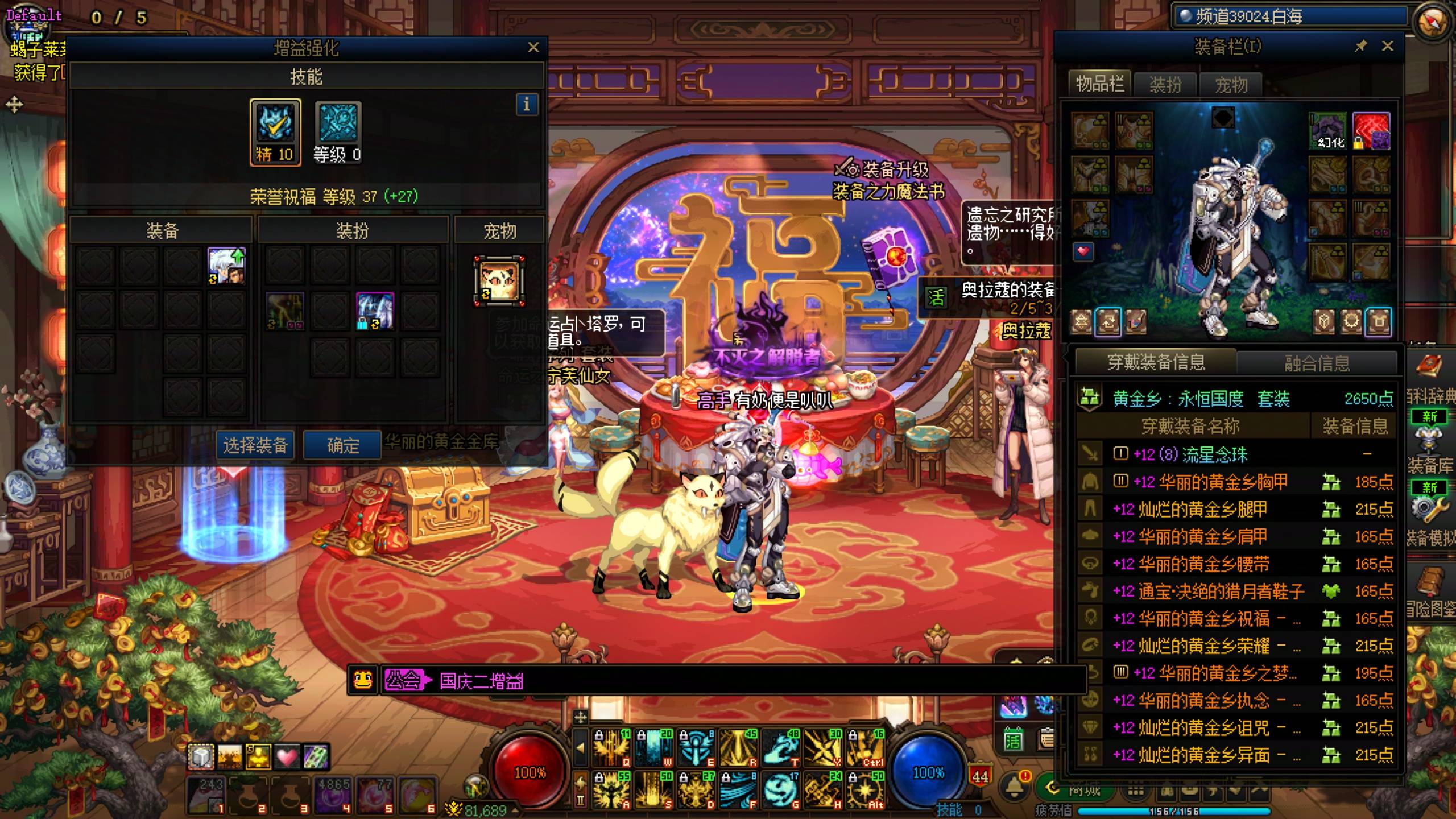
Task: Switch to the 装扮 costume tab
Action: pyautogui.click(x=1165, y=85)
